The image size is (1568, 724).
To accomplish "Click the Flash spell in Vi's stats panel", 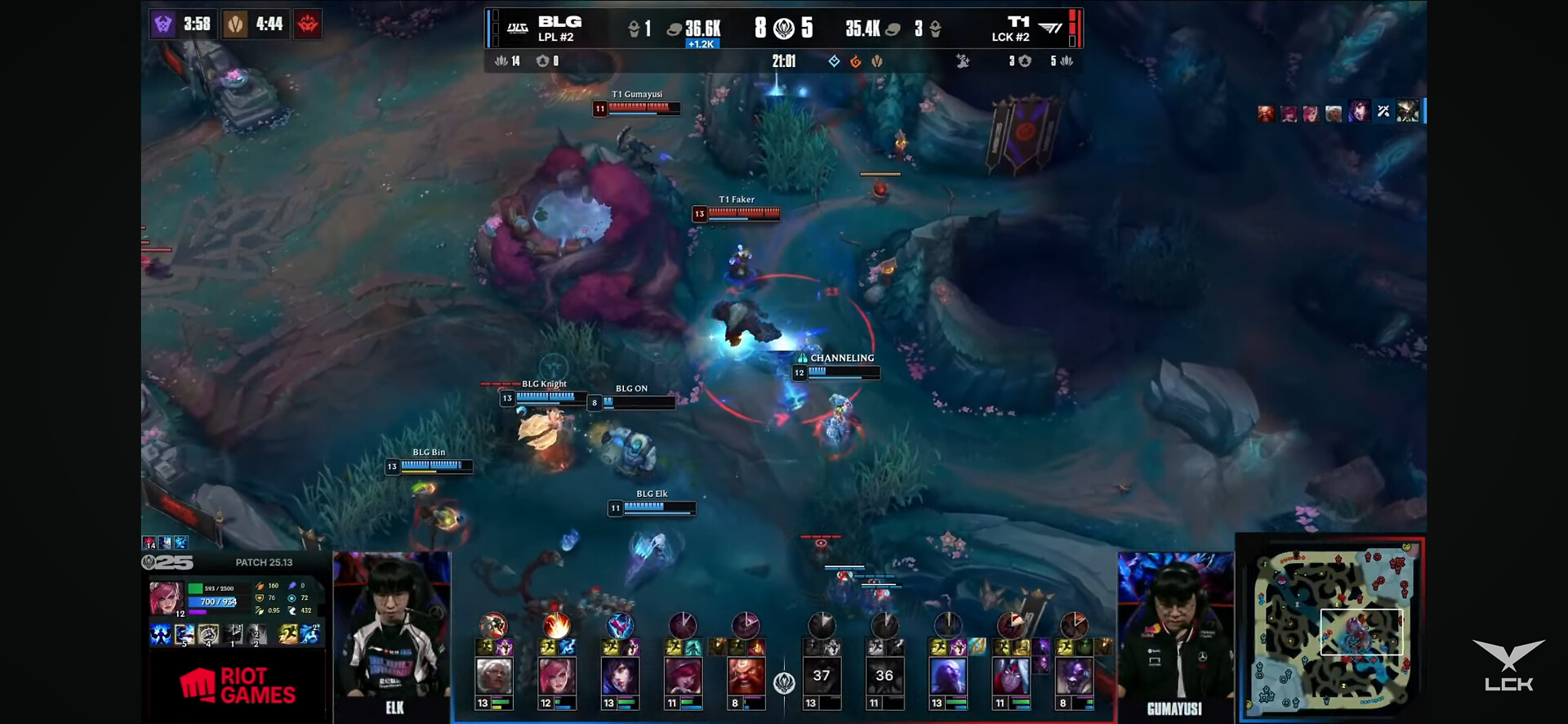I will click(x=288, y=634).
